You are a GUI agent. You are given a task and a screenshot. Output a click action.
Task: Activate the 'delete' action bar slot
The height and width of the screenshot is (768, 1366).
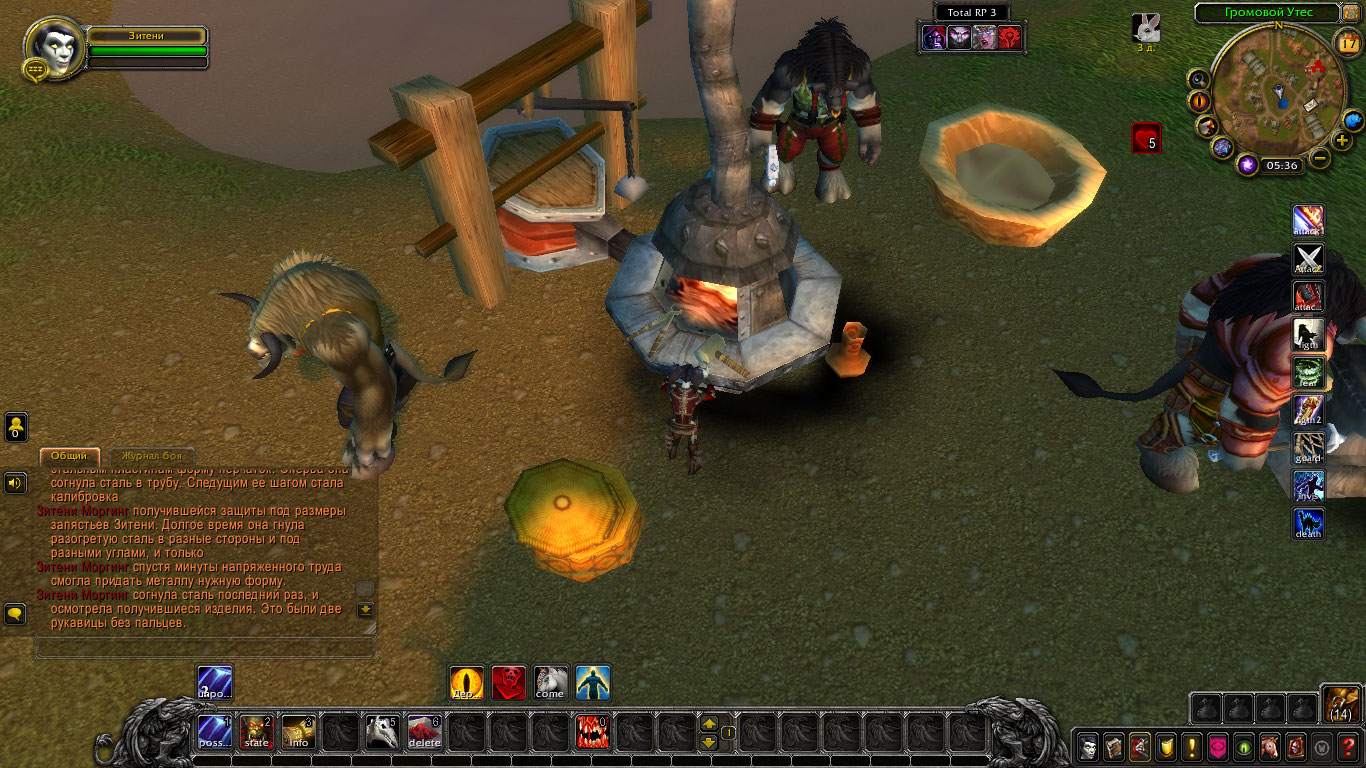[x=424, y=732]
